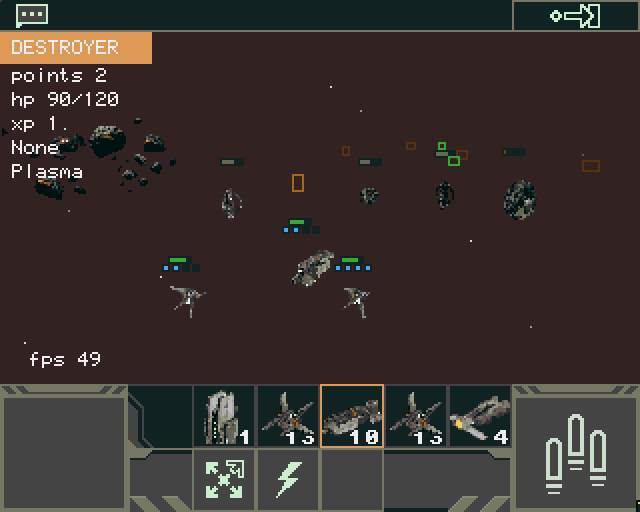Click the exit arrow button
Screen dimensions: 640x512
click(575, 15)
